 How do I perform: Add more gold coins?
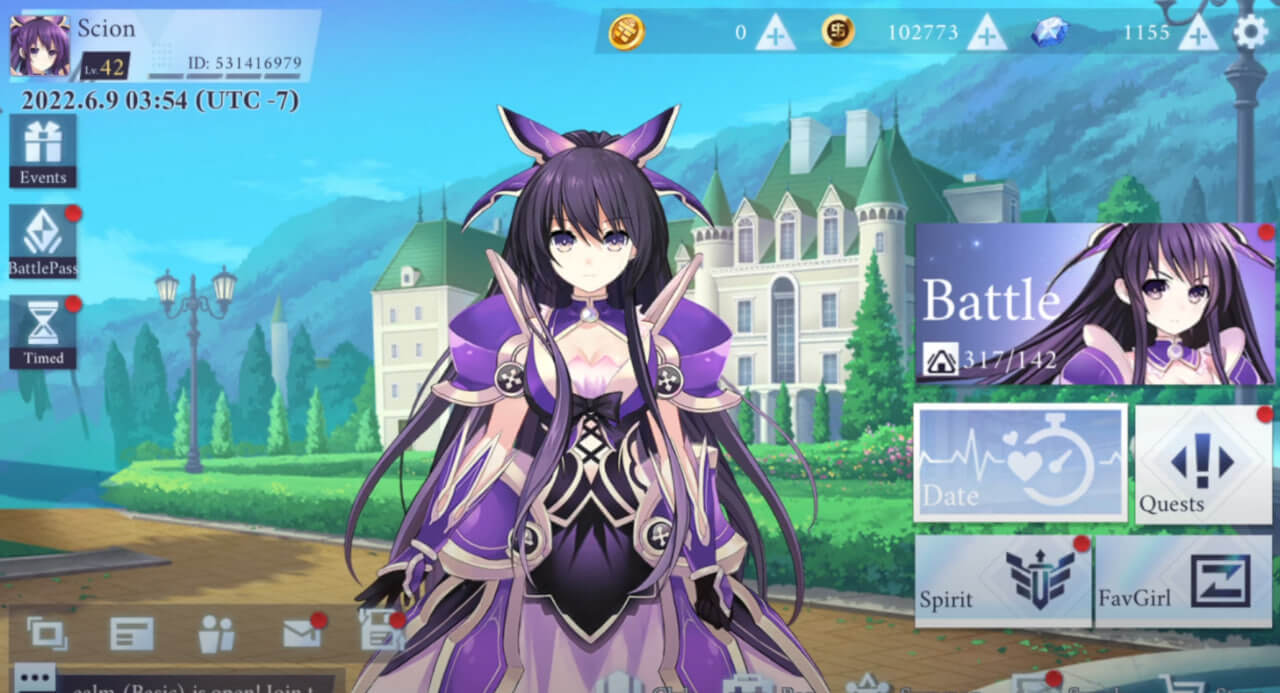[x=986, y=33]
